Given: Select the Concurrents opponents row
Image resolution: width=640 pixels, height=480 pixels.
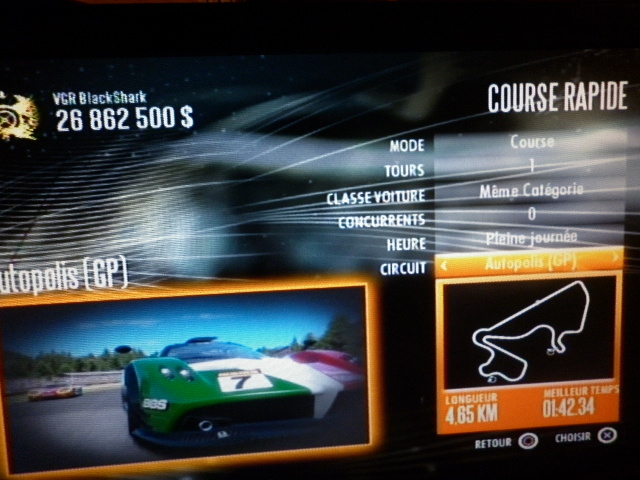Looking at the screenshot, I should (531, 214).
